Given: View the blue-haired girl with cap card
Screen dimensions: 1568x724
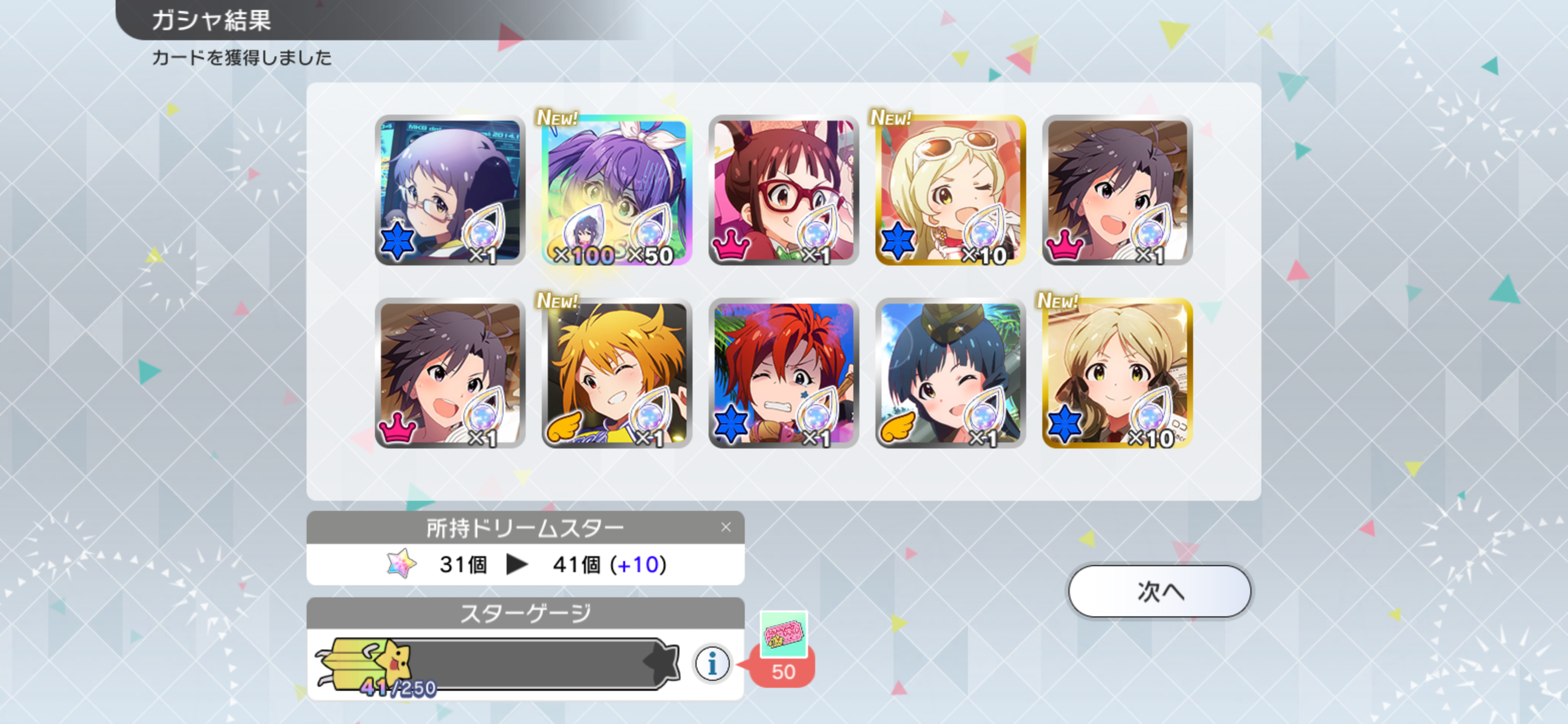Looking at the screenshot, I should click(x=950, y=373).
